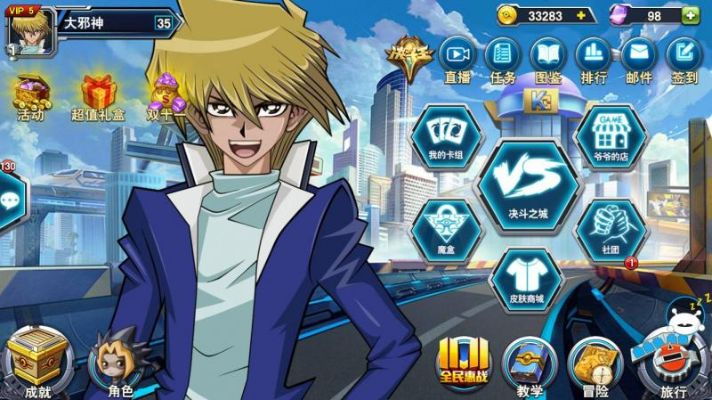Open the 成就 achievements chest
The height and width of the screenshot is (400, 712).
[x=34, y=363]
